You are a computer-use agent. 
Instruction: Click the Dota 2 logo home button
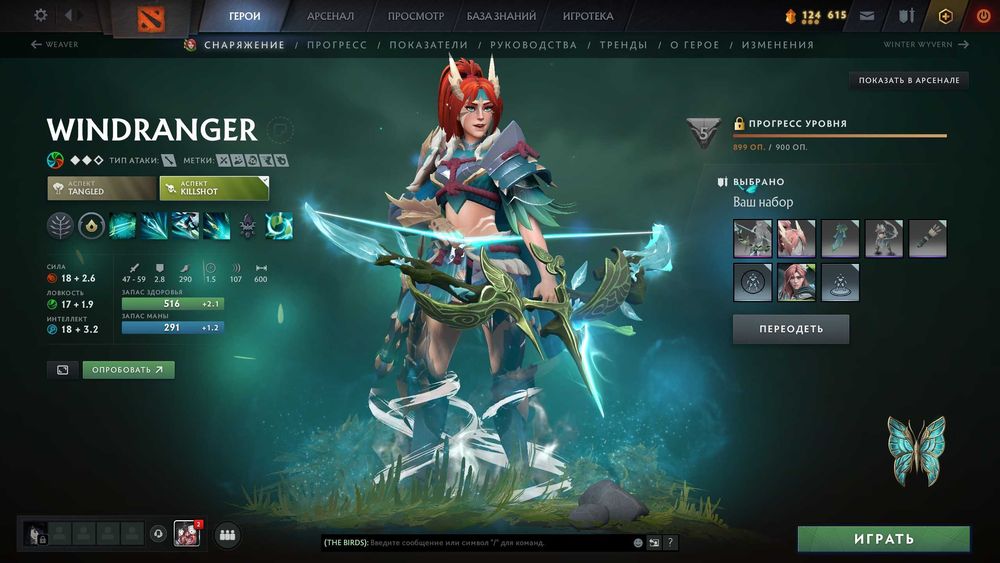[156, 18]
